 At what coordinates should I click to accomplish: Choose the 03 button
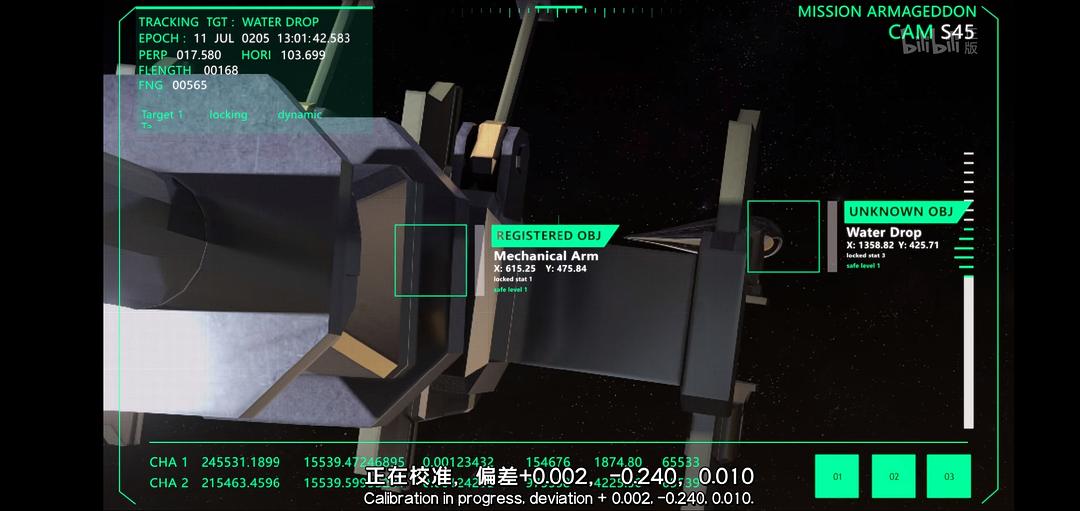(949, 476)
